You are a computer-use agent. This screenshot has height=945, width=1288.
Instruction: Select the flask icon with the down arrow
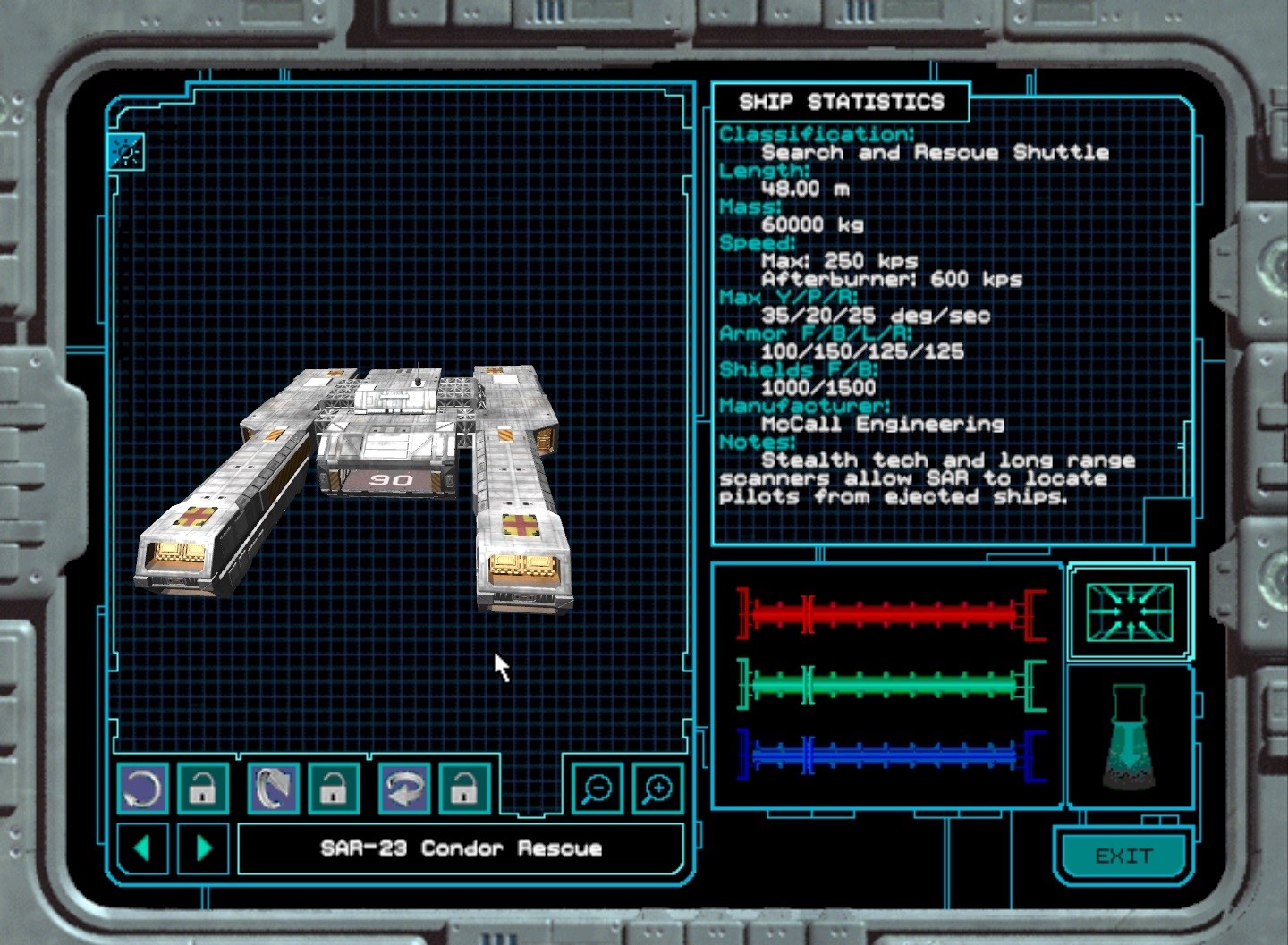1128,738
